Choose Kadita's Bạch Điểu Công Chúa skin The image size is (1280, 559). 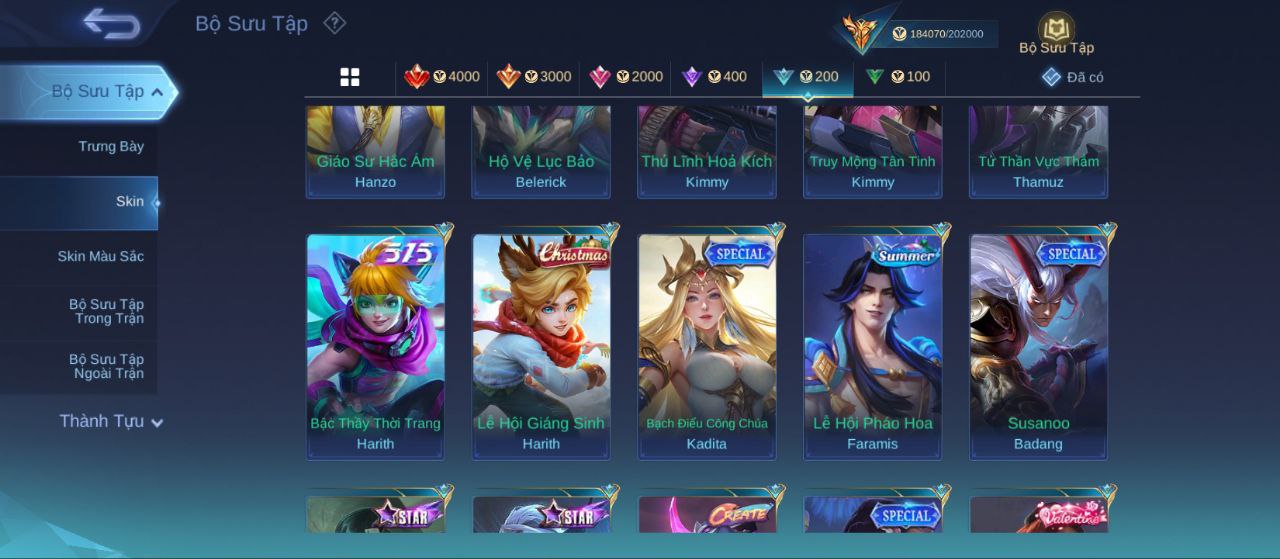[707, 345]
